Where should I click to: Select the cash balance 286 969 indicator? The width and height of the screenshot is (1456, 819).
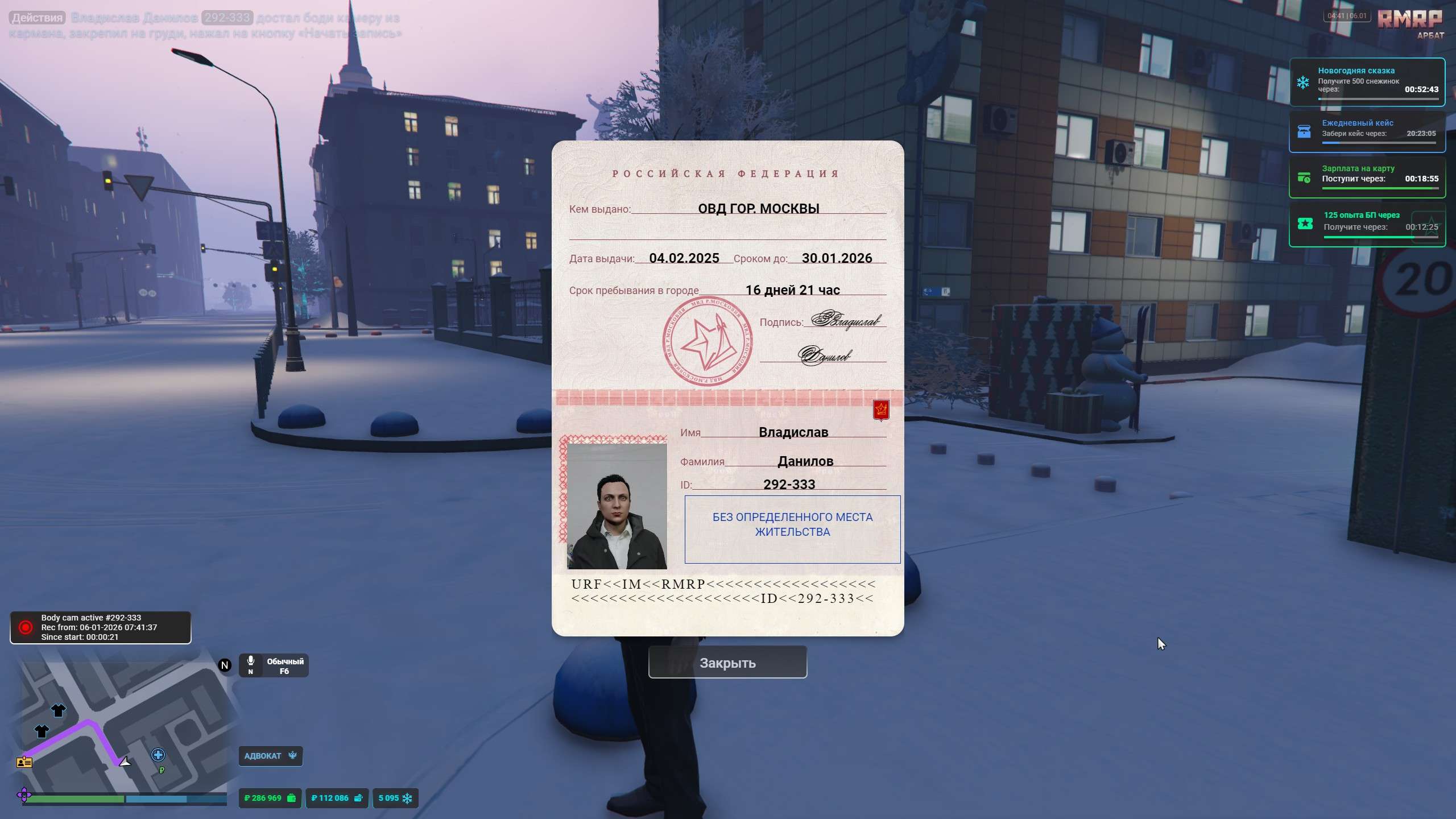point(270,798)
